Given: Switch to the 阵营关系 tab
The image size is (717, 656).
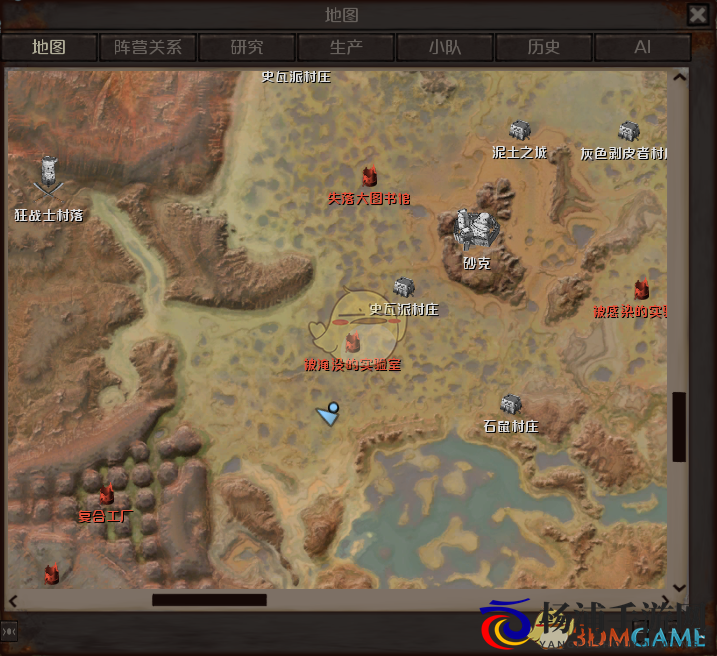Looking at the screenshot, I should point(147,47).
